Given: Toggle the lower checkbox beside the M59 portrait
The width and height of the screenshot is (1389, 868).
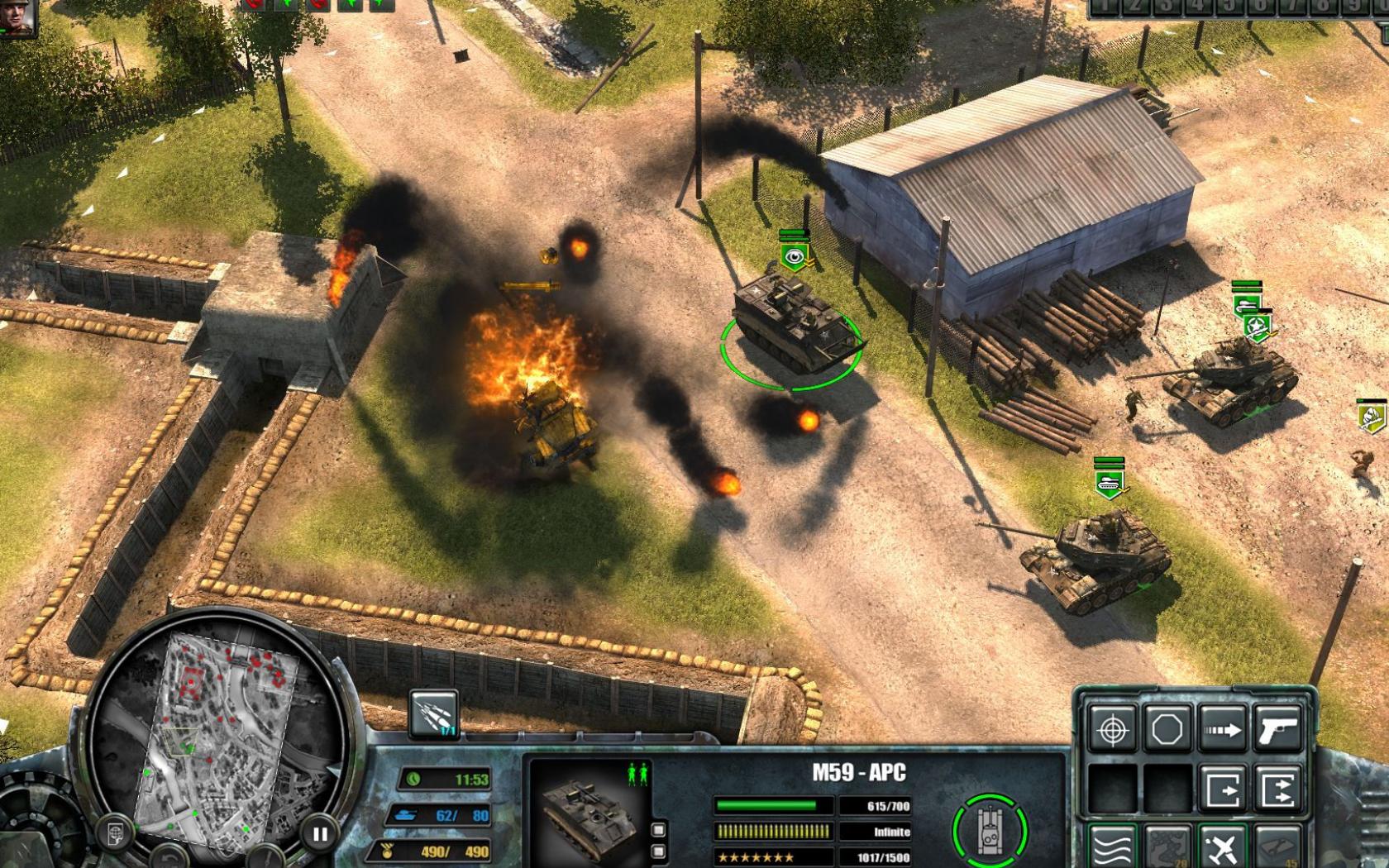Looking at the screenshot, I should click(x=658, y=852).
